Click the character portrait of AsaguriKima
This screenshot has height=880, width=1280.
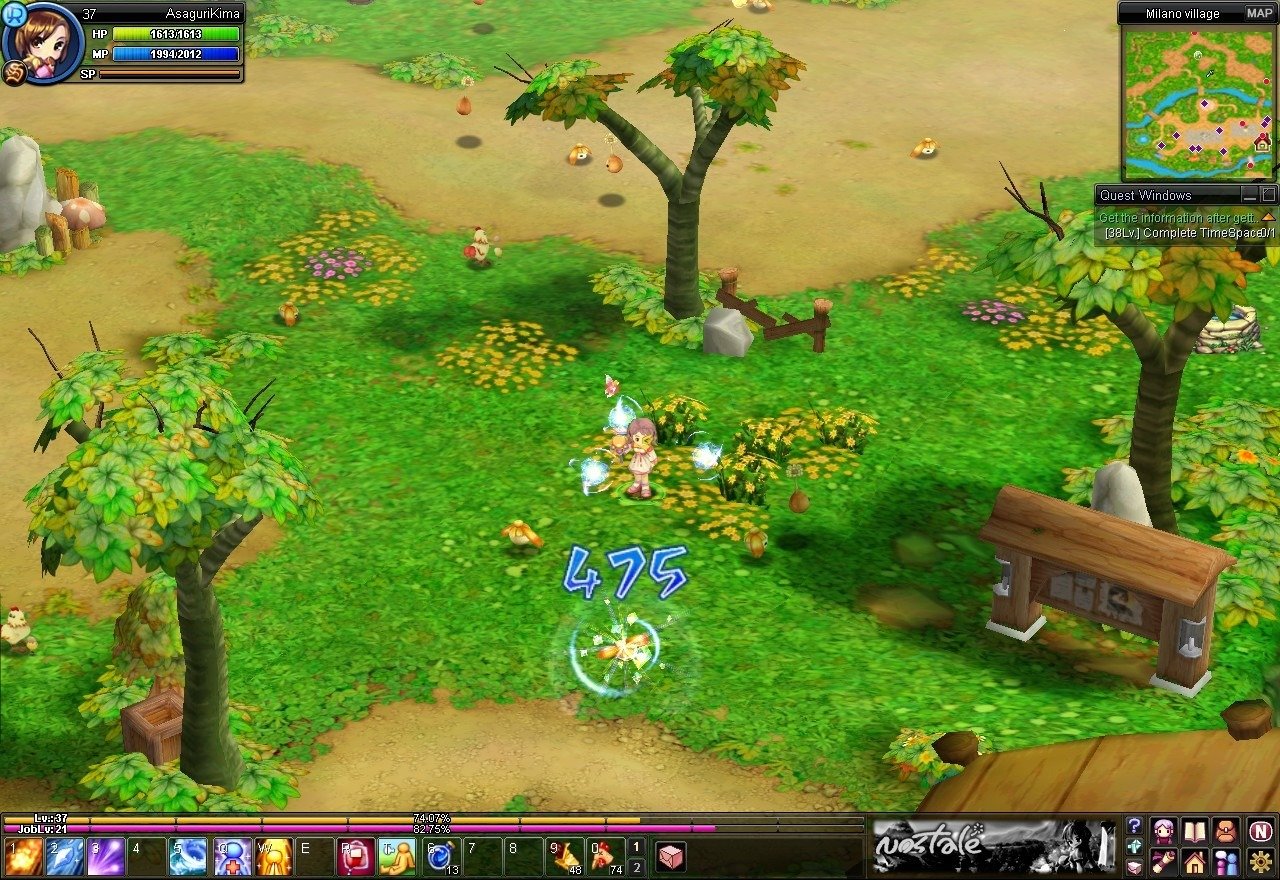click(44, 43)
